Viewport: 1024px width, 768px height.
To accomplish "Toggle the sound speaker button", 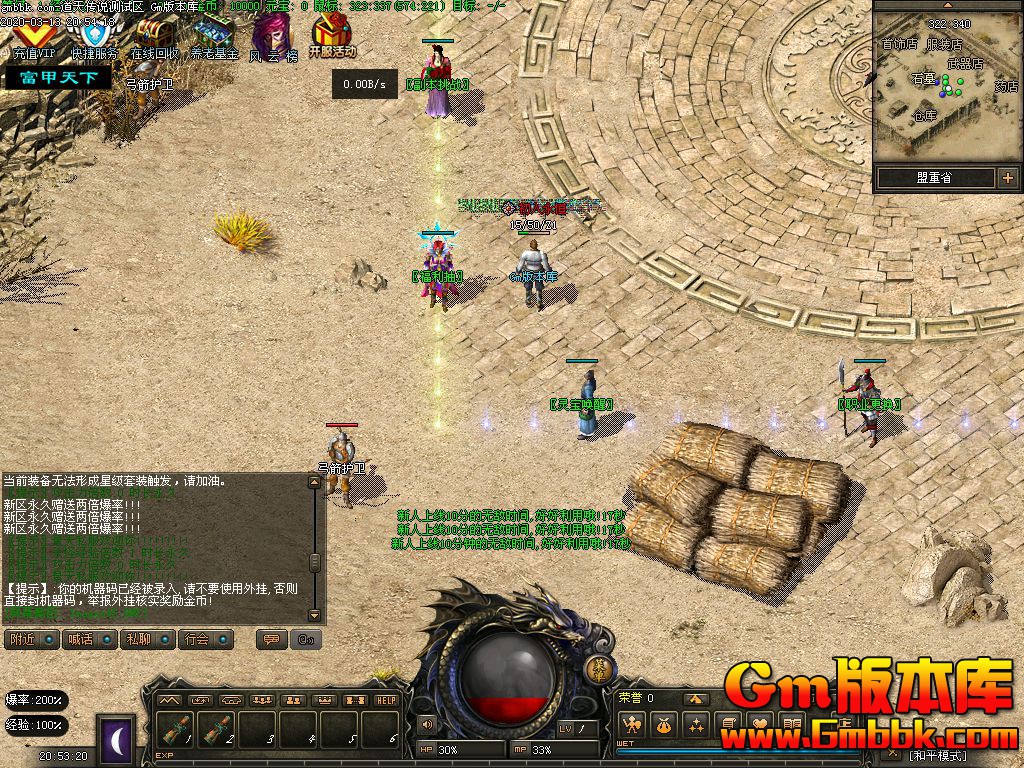I will coord(428,723).
